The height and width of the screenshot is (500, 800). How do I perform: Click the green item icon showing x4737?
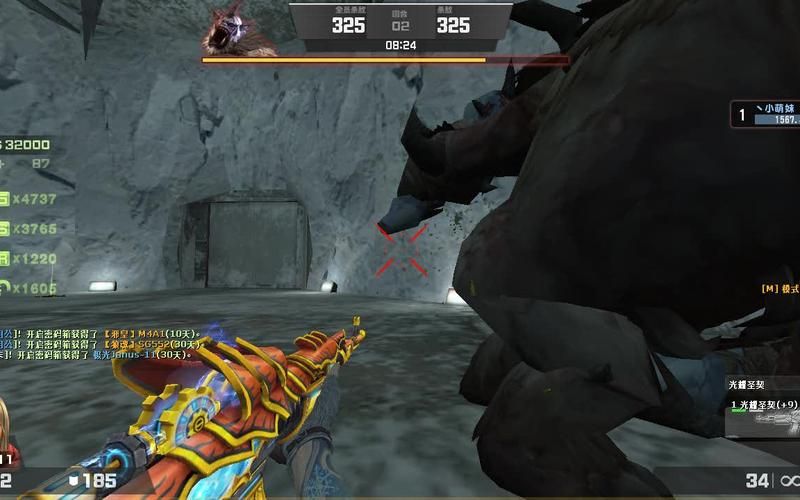tap(4, 199)
